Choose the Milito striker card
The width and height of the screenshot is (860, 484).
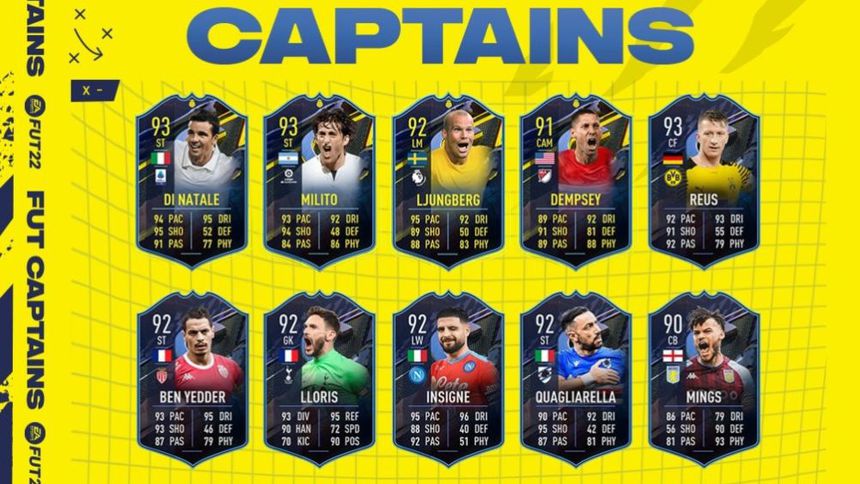coord(319,180)
